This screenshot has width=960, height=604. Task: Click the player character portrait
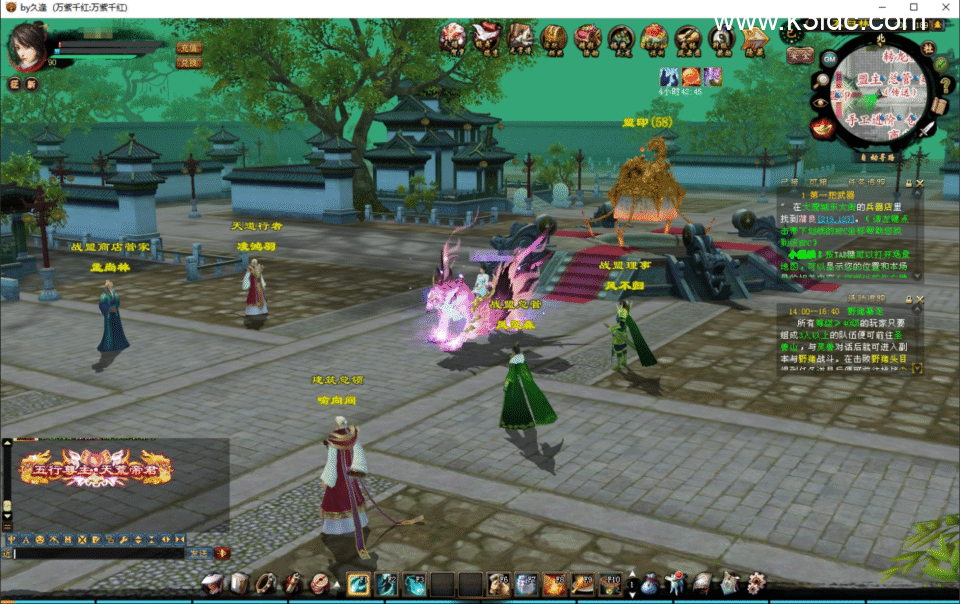pos(27,46)
